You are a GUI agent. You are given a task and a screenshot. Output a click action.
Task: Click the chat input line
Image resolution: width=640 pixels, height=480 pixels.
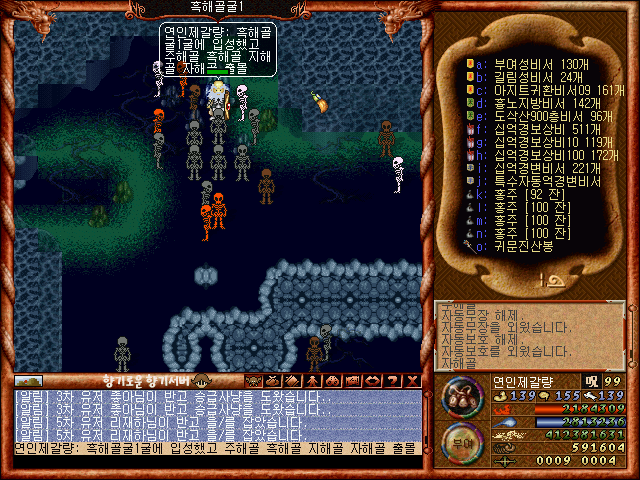215,449
